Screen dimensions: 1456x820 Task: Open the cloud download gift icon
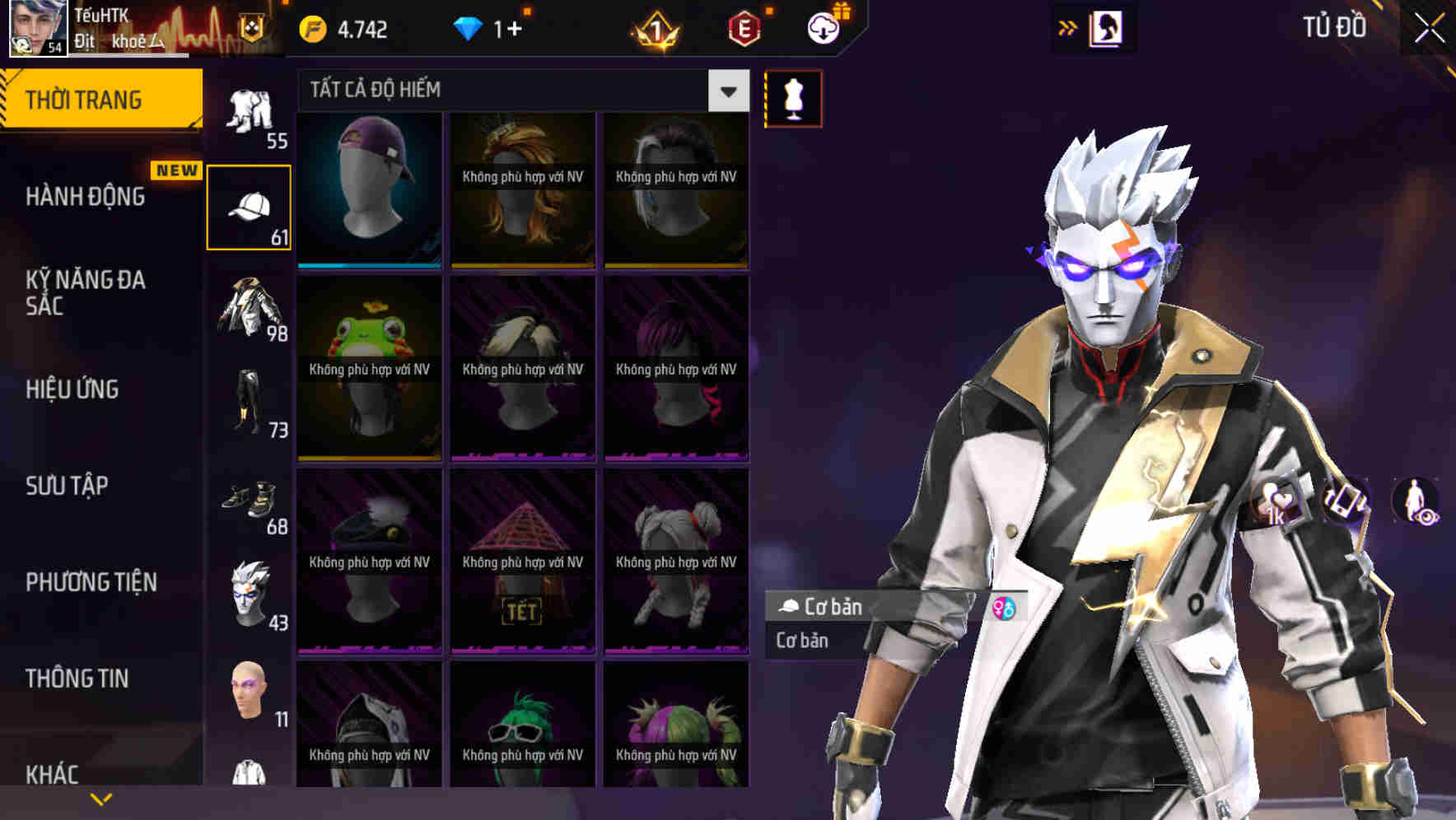pyautogui.click(x=822, y=27)
